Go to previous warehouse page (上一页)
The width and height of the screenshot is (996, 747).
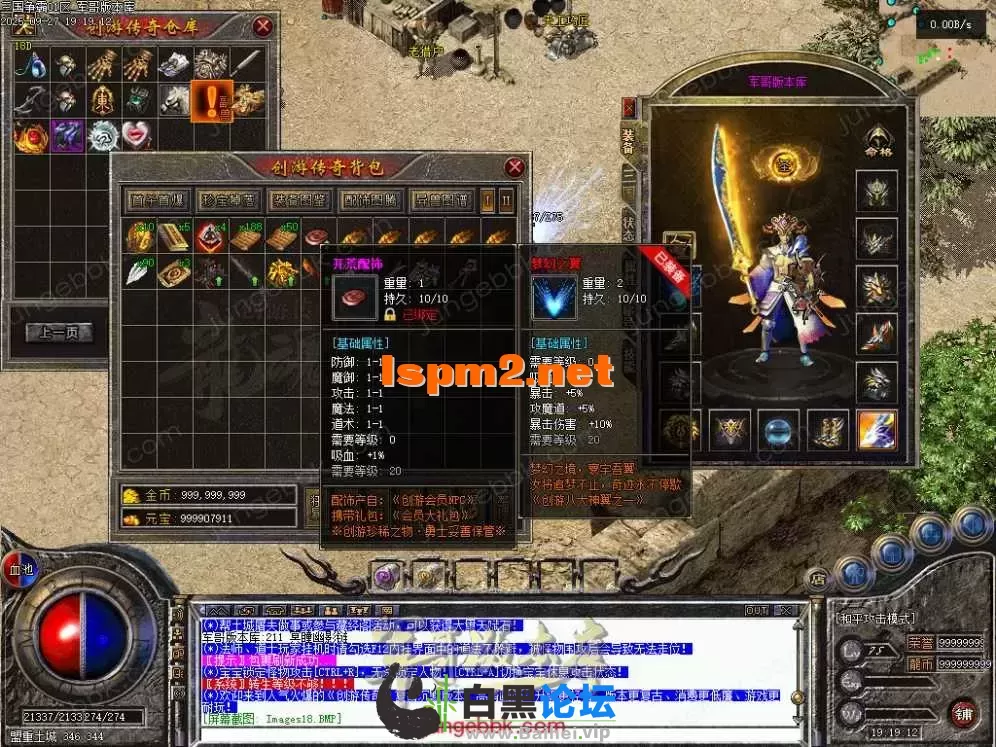tap(58, 333)
